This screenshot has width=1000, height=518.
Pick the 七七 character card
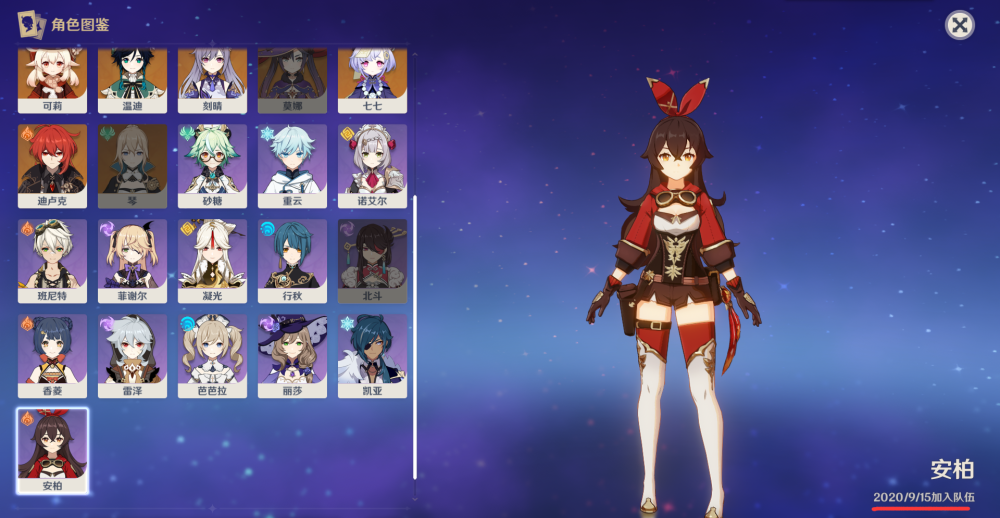coord(372,80)
